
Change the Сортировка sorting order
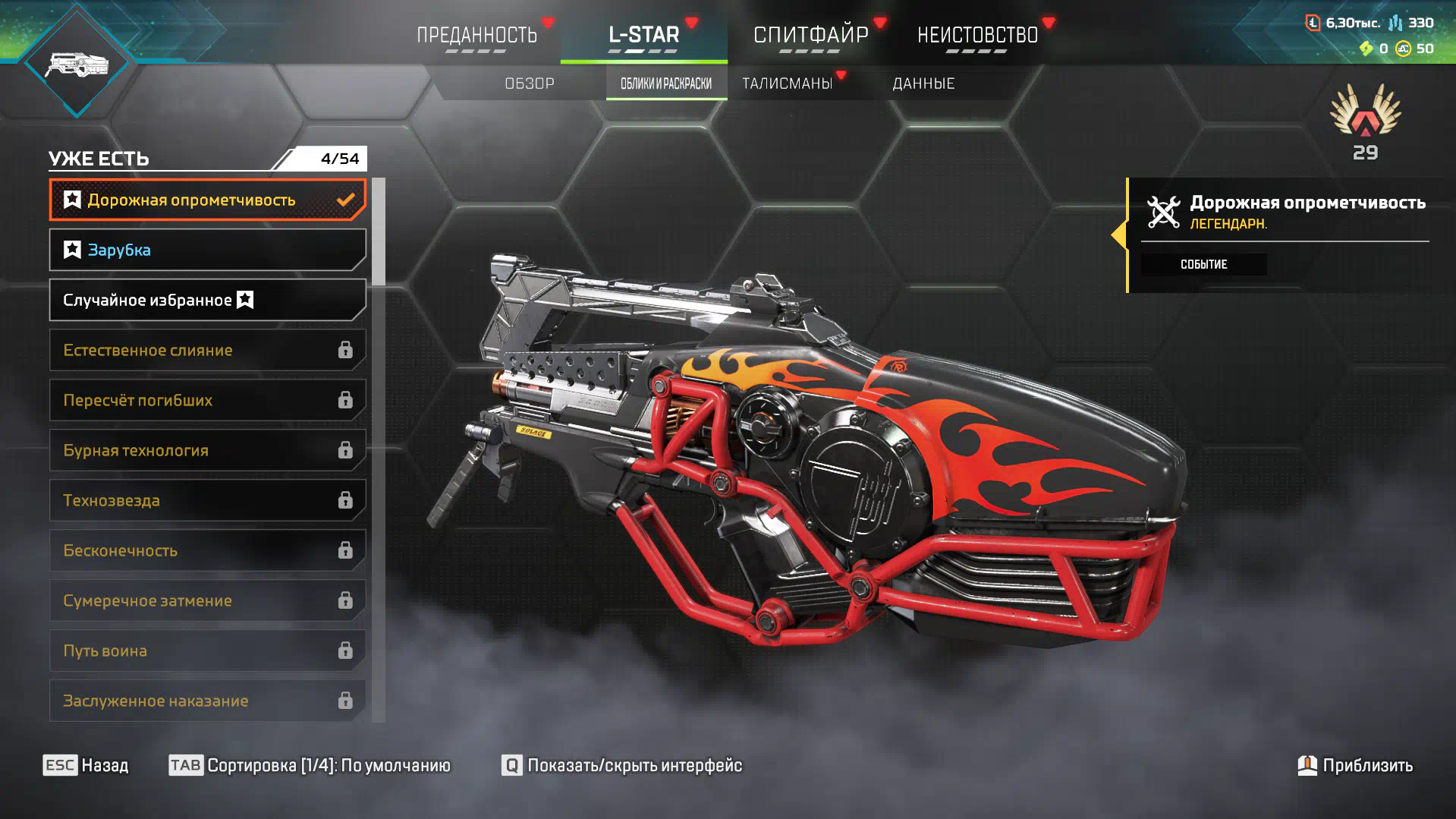pyautogui.click(x=310, y=765)
